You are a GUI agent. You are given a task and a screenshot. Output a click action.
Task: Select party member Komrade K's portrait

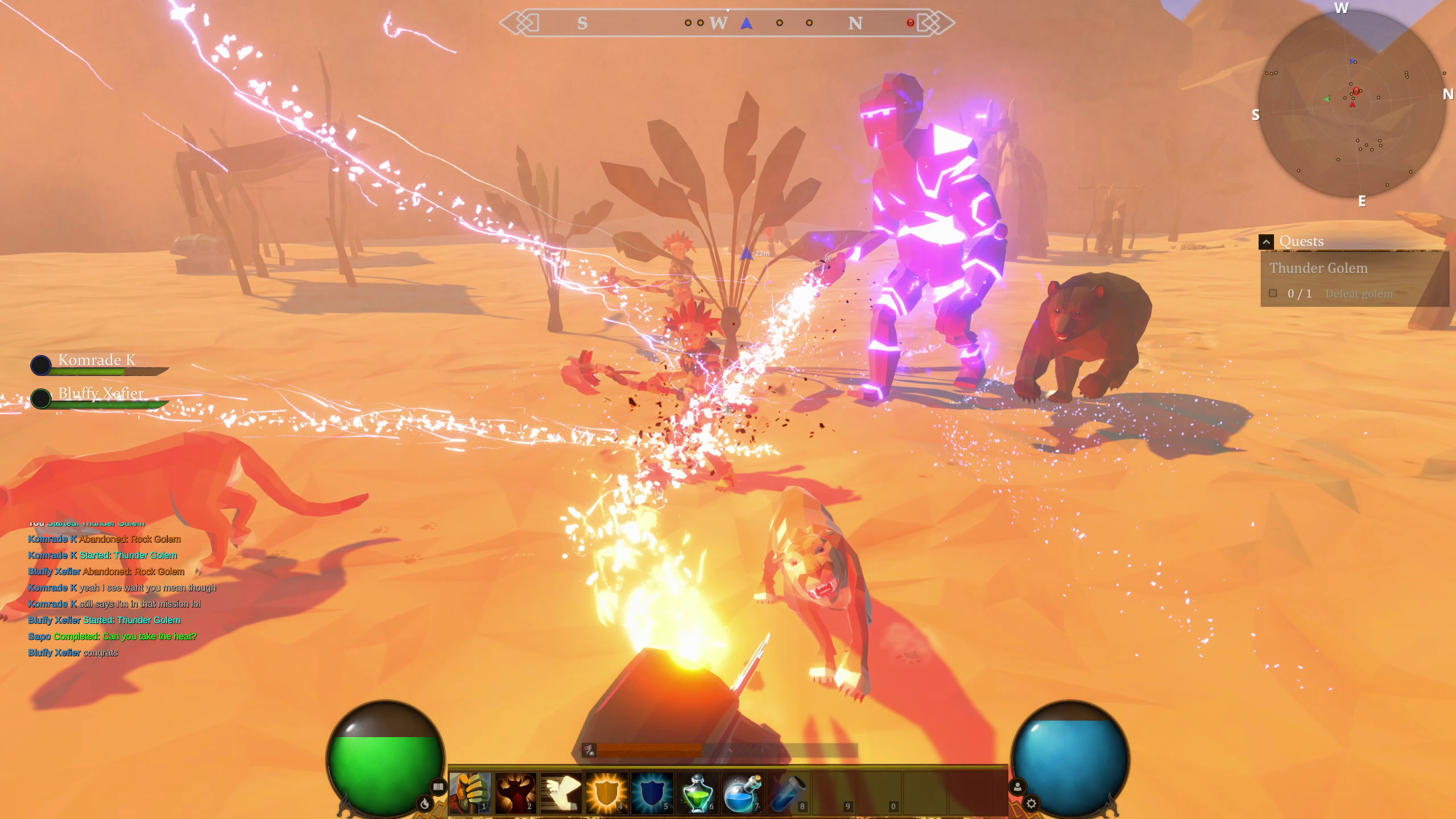[40, 366]
